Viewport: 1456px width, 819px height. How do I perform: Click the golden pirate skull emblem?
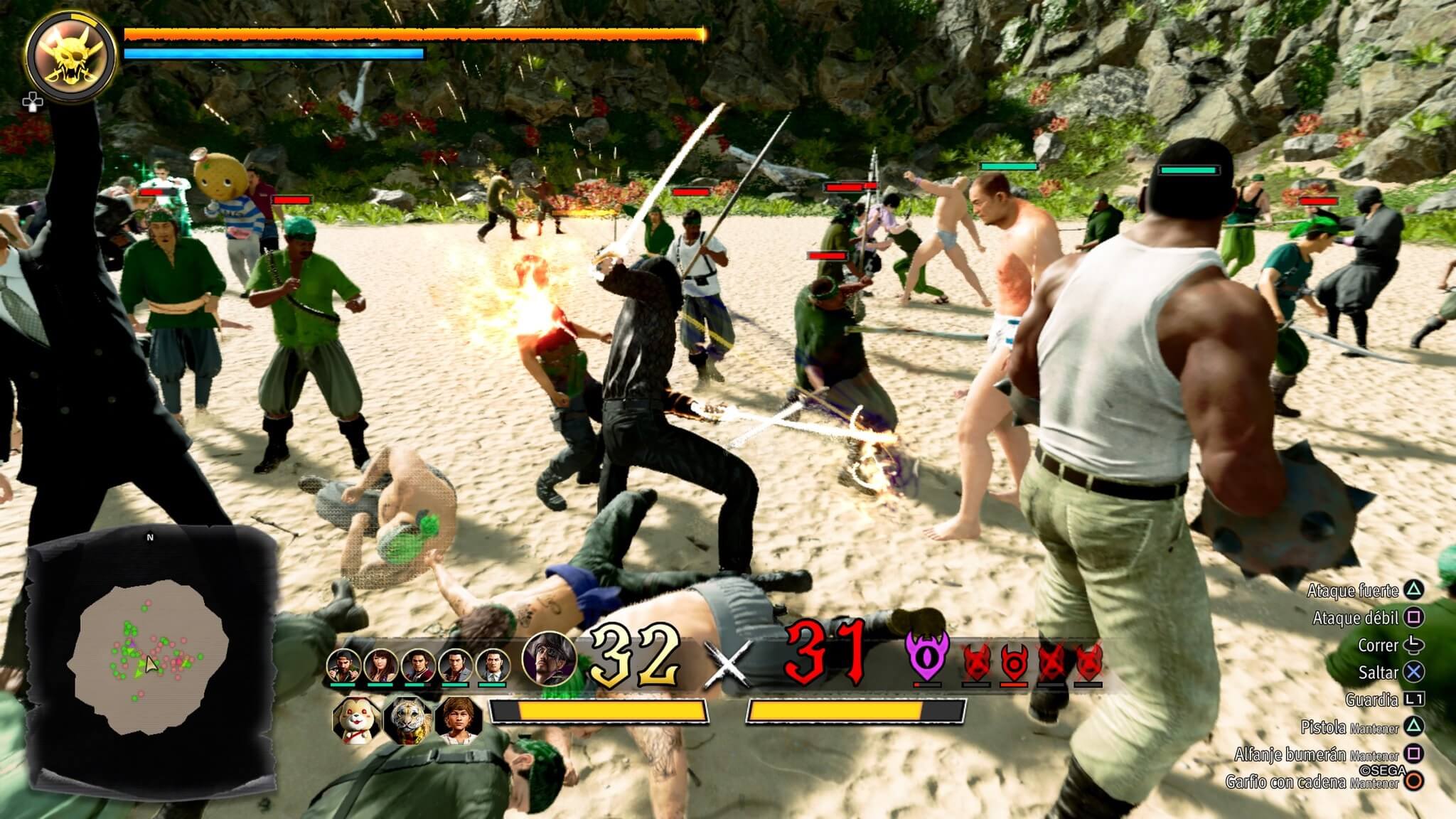[x=70, y=55]
